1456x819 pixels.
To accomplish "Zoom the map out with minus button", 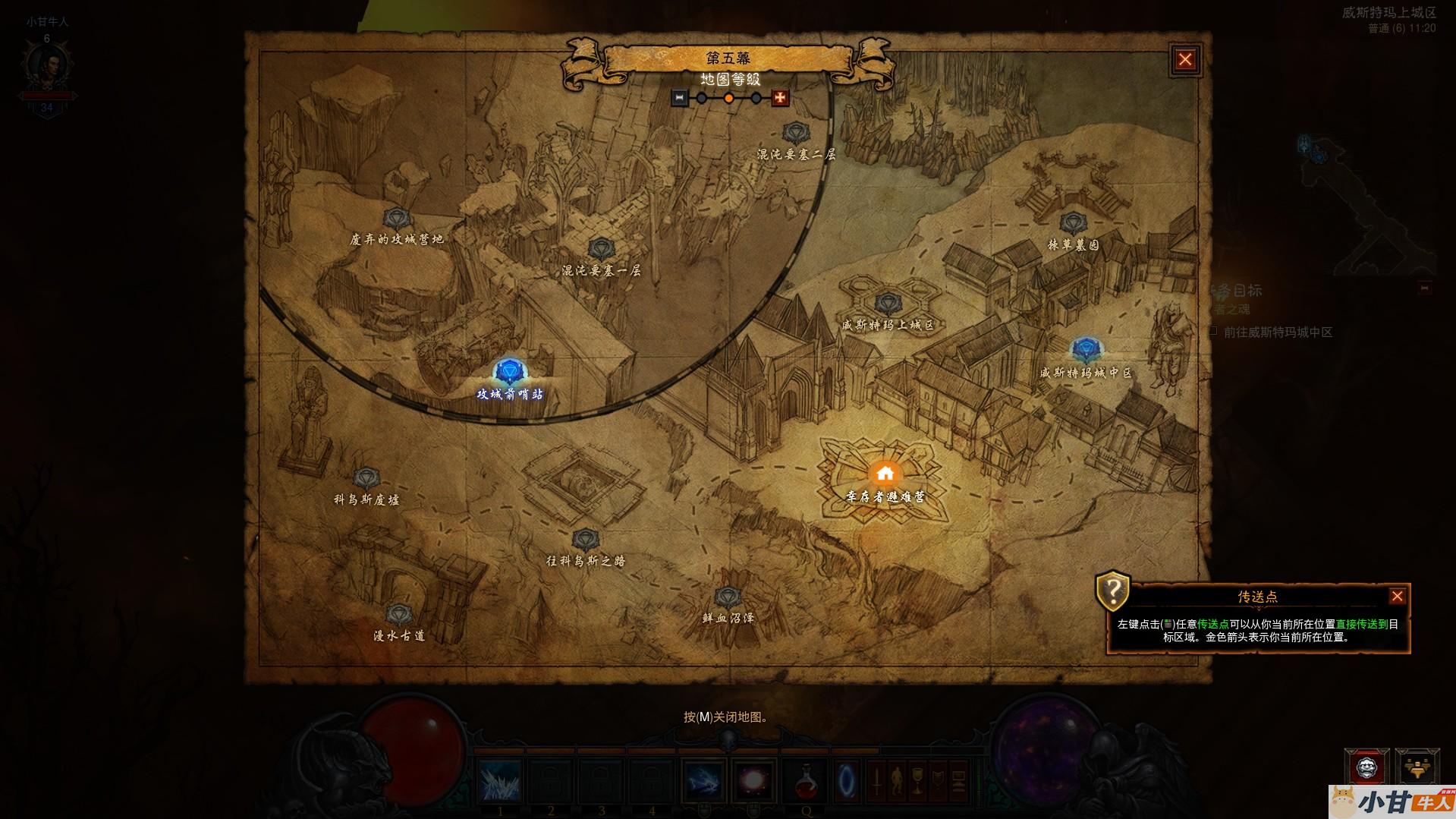I will [680, 98].
